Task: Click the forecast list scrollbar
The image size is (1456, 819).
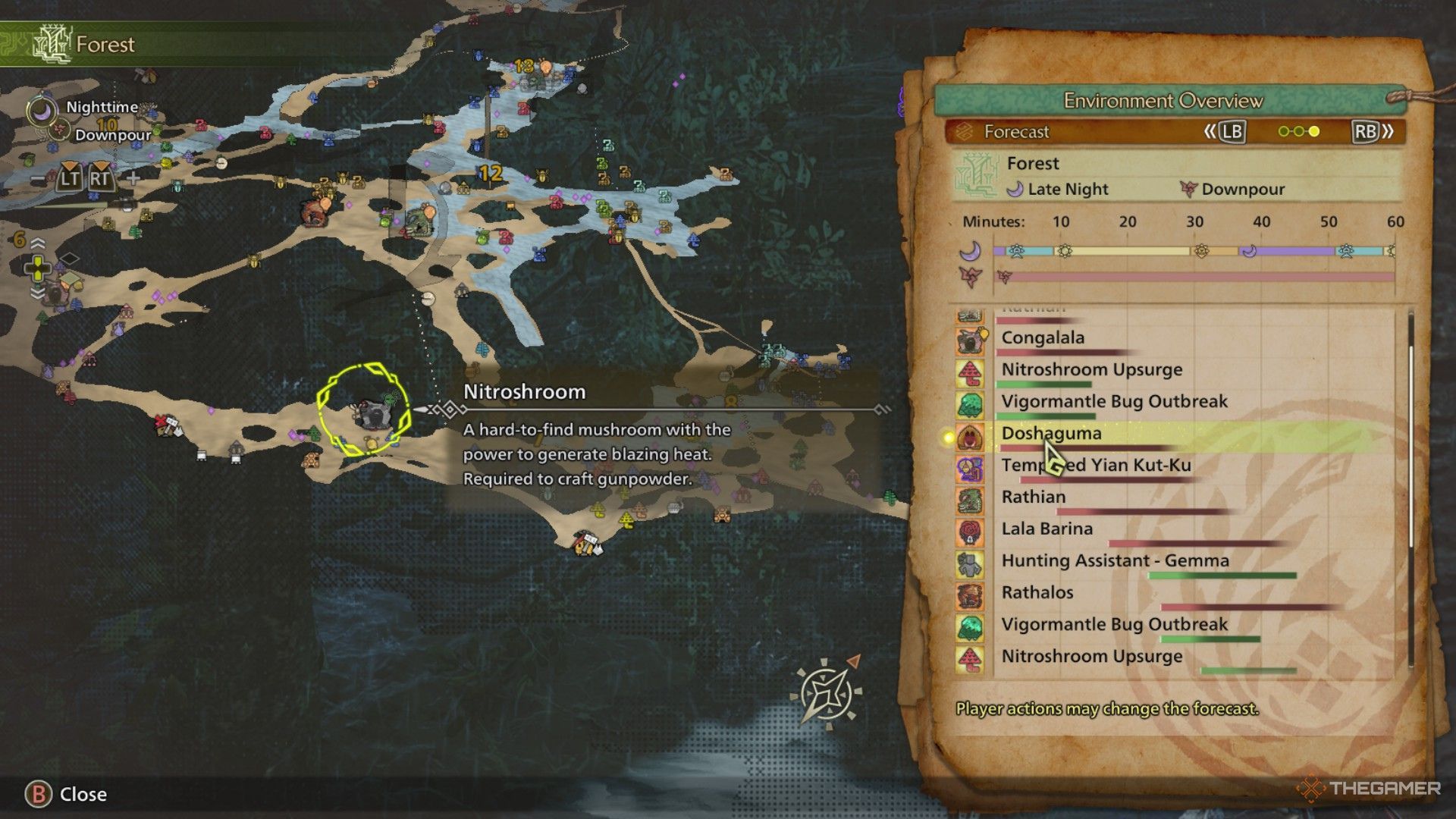Action: coord(1410,447)
